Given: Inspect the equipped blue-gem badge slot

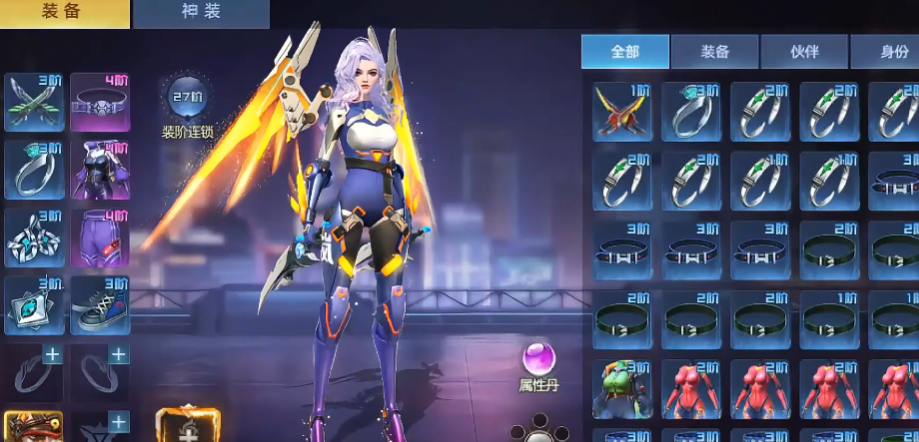Looking at the screenshot, I should [x=34, y=305].
